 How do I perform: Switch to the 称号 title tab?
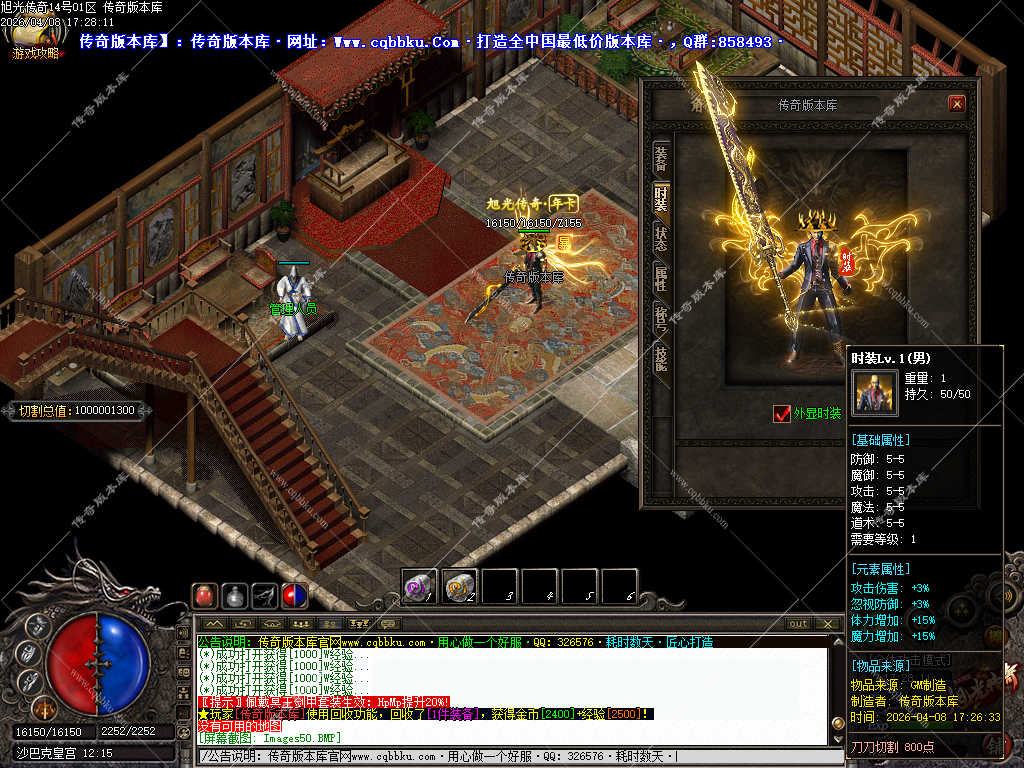coord(660,318)
